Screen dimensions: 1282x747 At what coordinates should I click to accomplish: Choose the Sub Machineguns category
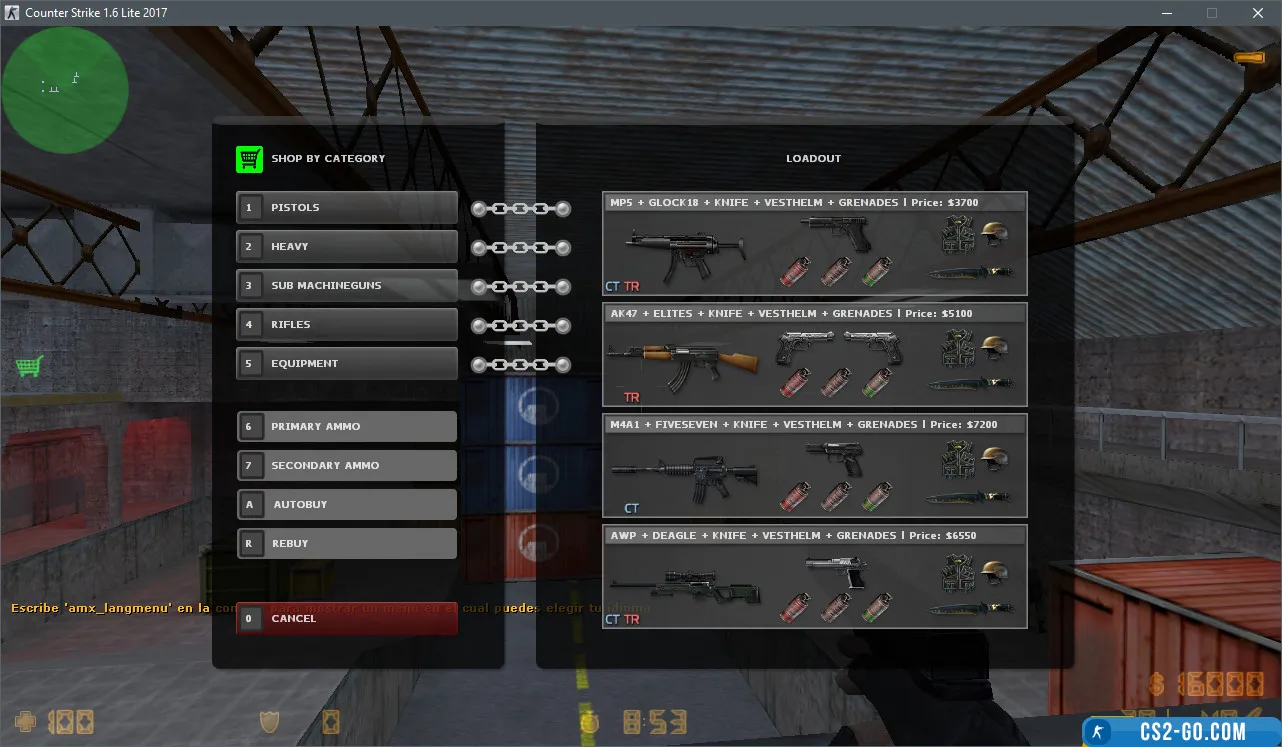(347, 286)
